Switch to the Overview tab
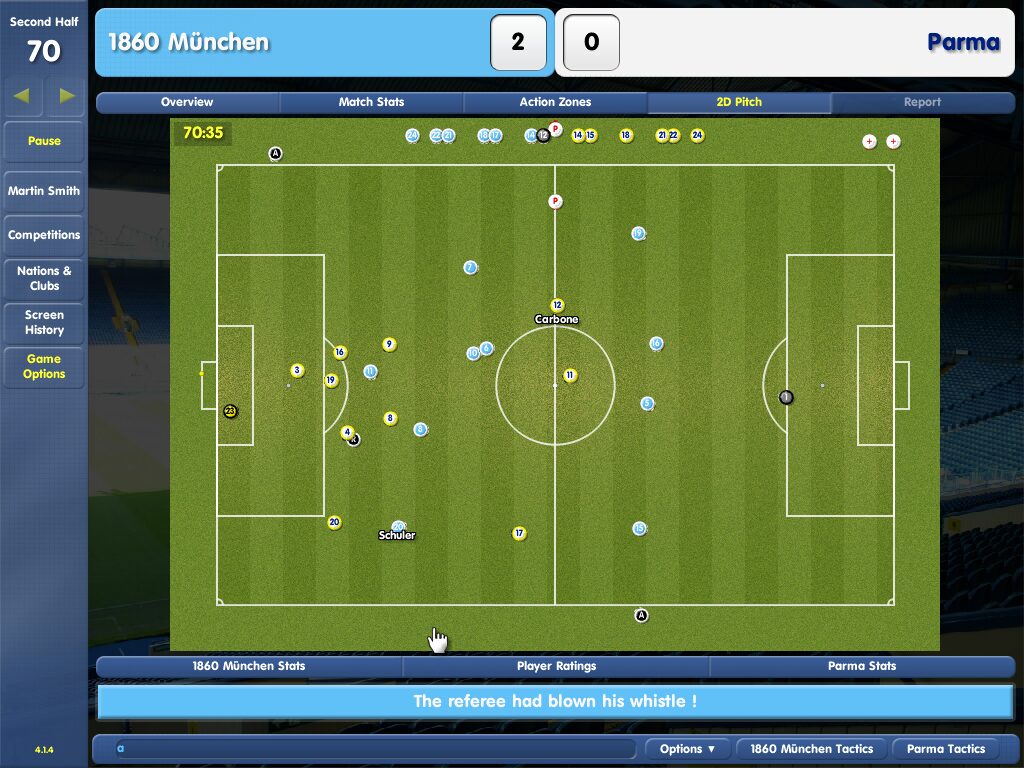 (x=187, y=102)
